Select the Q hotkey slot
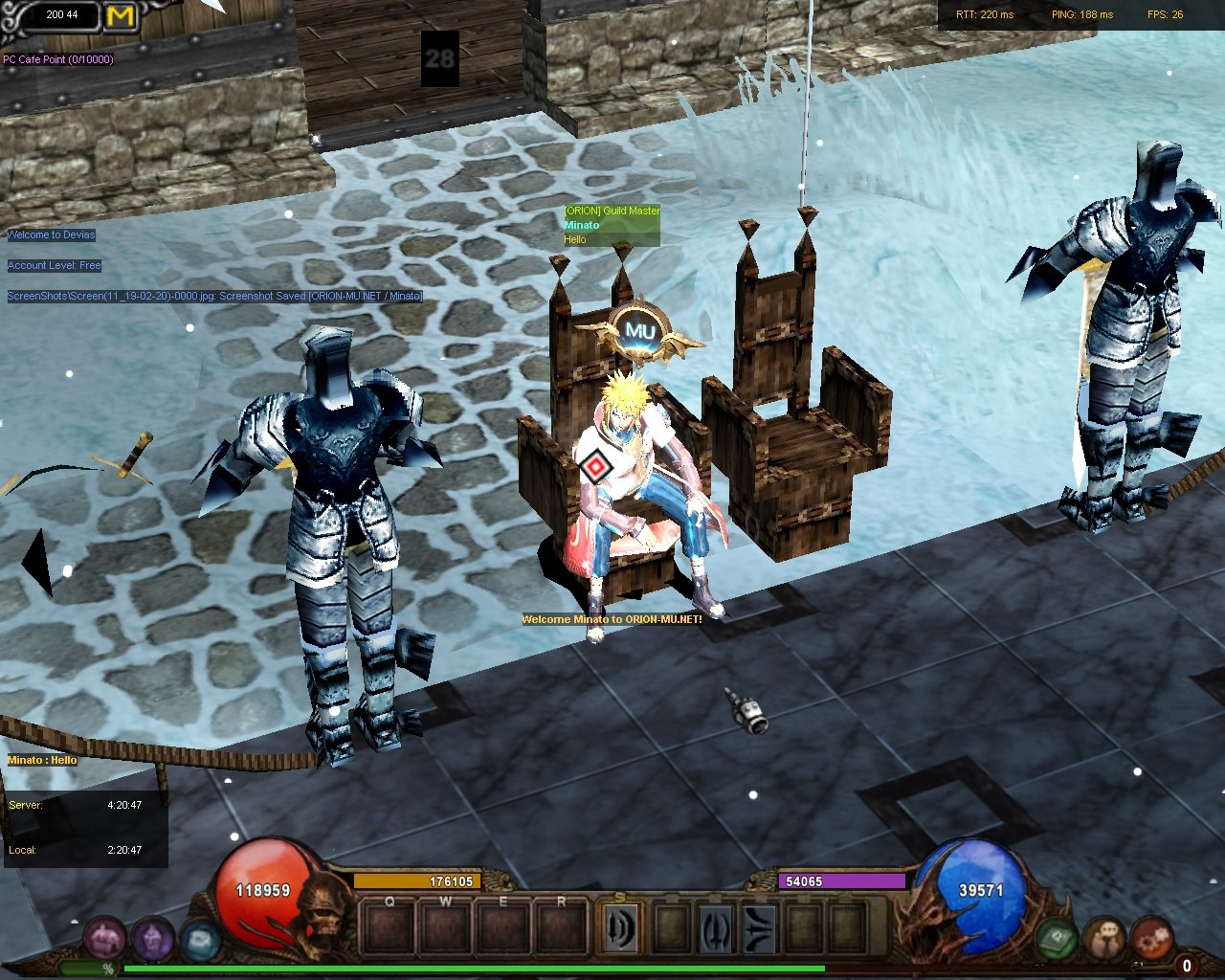The height and width of the screenshot is (980, 1225). [390, 928]
